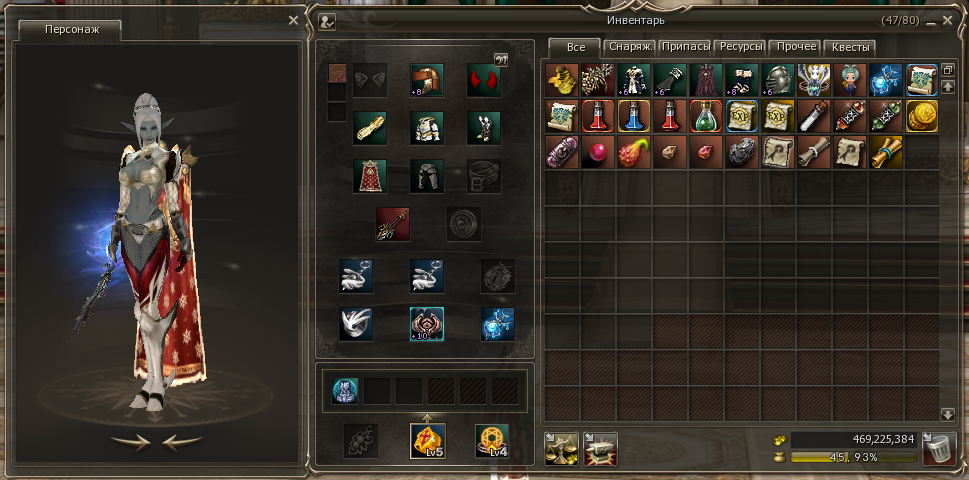Show the Ресурсы tab

click(742, 47)
